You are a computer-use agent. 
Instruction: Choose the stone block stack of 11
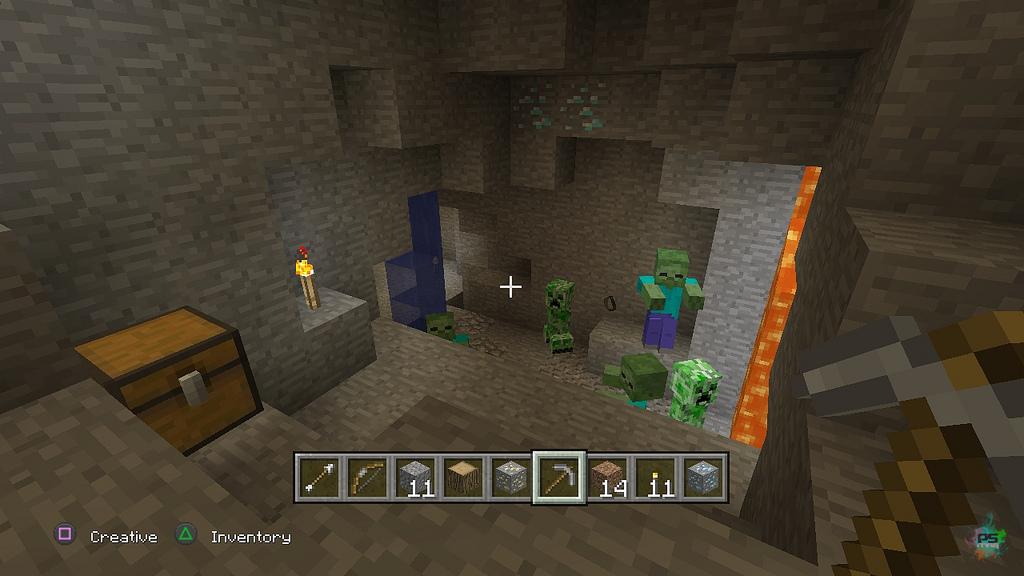coord(414,478)
